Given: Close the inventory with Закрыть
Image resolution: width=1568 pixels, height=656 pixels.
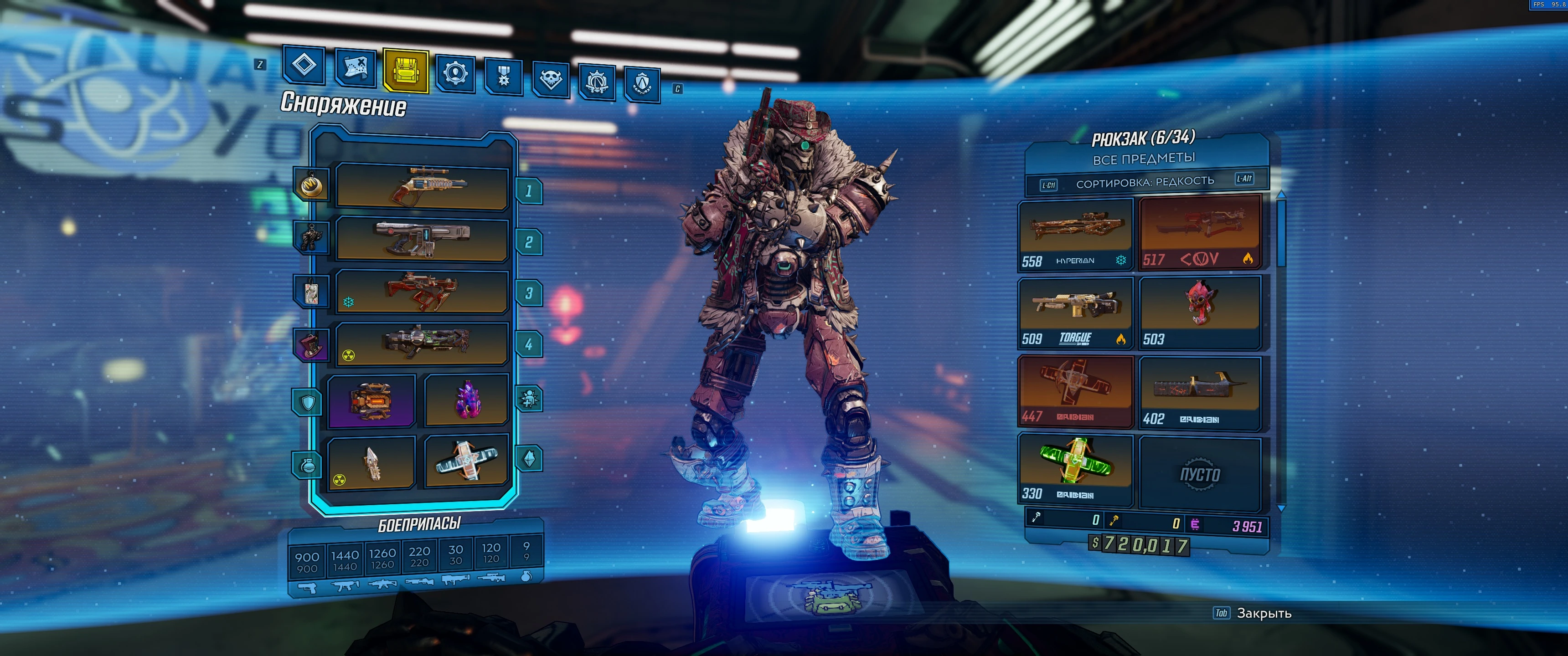Looking at the screenshot, I should tap(1263, 613).
